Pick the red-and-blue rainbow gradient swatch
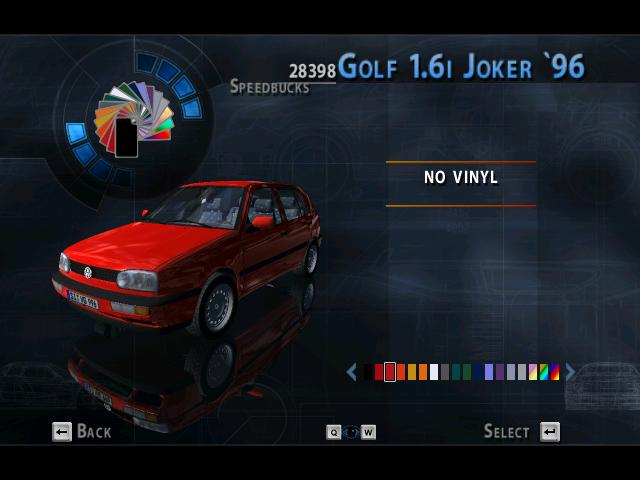This screenshot has width=640, height=480. point(555,372)
